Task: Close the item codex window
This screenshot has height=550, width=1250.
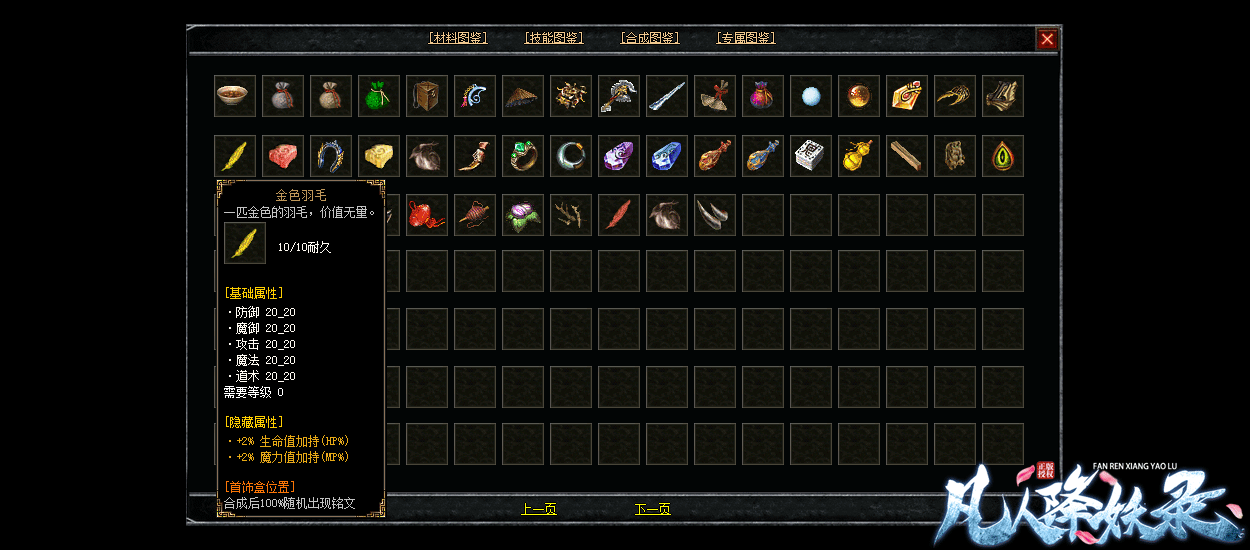Action: pos(1047,39)
